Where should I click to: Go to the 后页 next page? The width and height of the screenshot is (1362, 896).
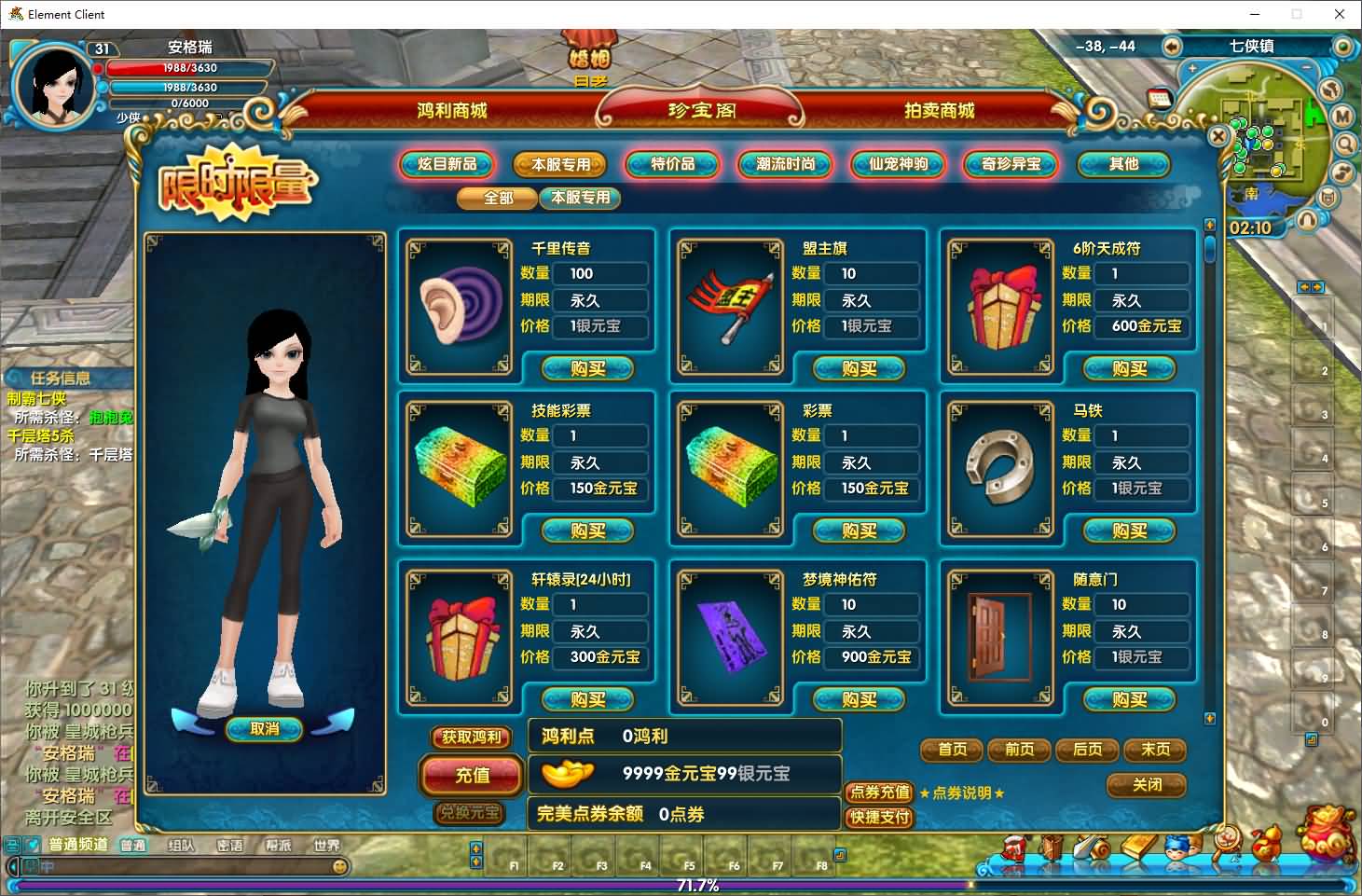click(x=1087, y=750)
